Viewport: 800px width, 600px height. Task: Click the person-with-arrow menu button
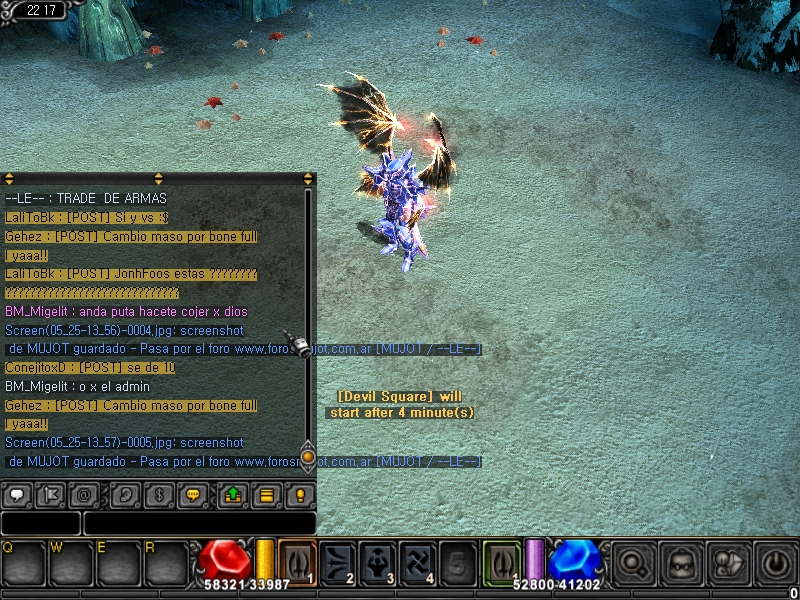point(727,563)
